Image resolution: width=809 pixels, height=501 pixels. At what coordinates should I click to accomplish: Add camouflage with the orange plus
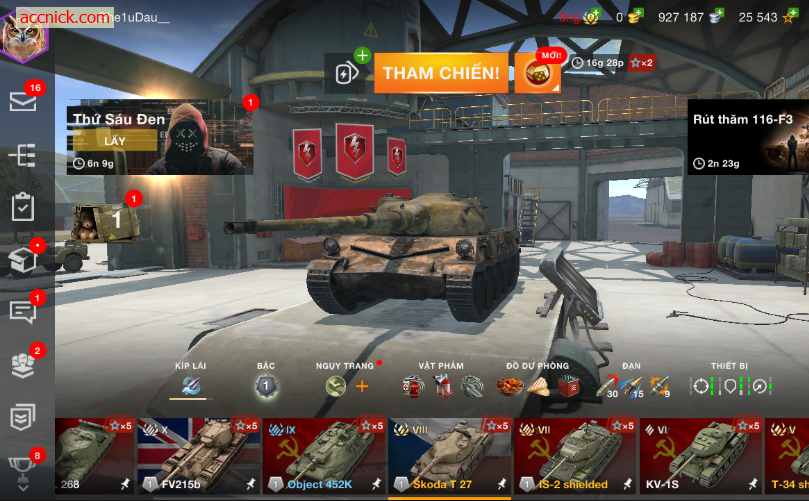pos(362,386)
